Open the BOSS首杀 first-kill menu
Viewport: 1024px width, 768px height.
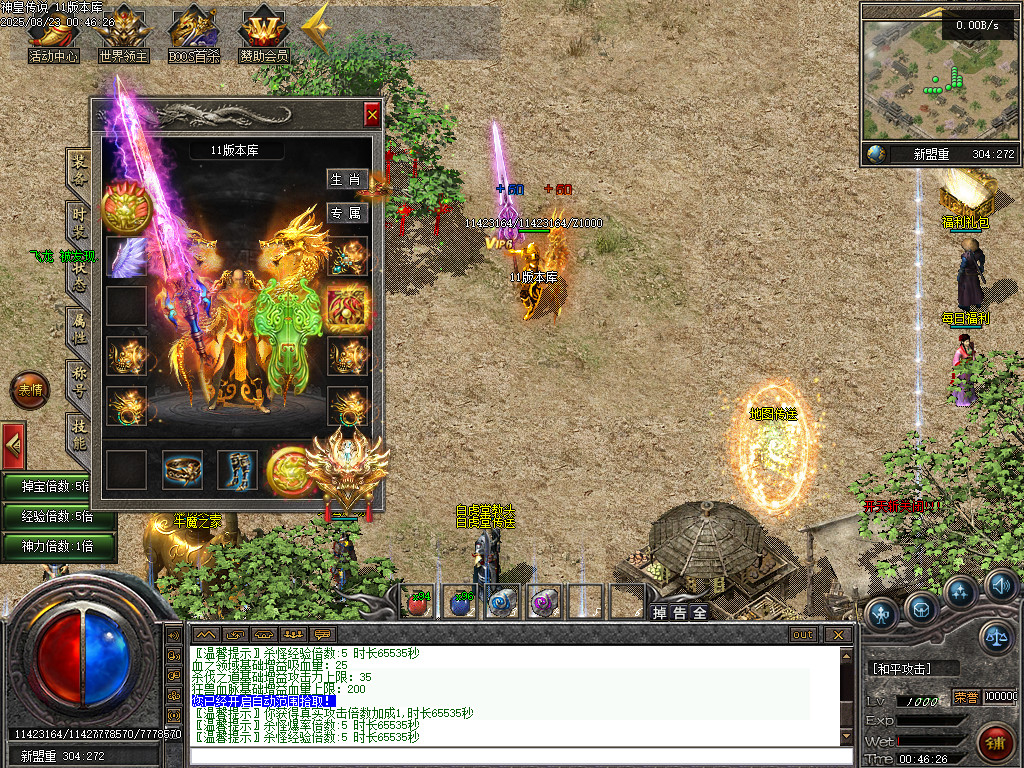click(x=194, y=40)
